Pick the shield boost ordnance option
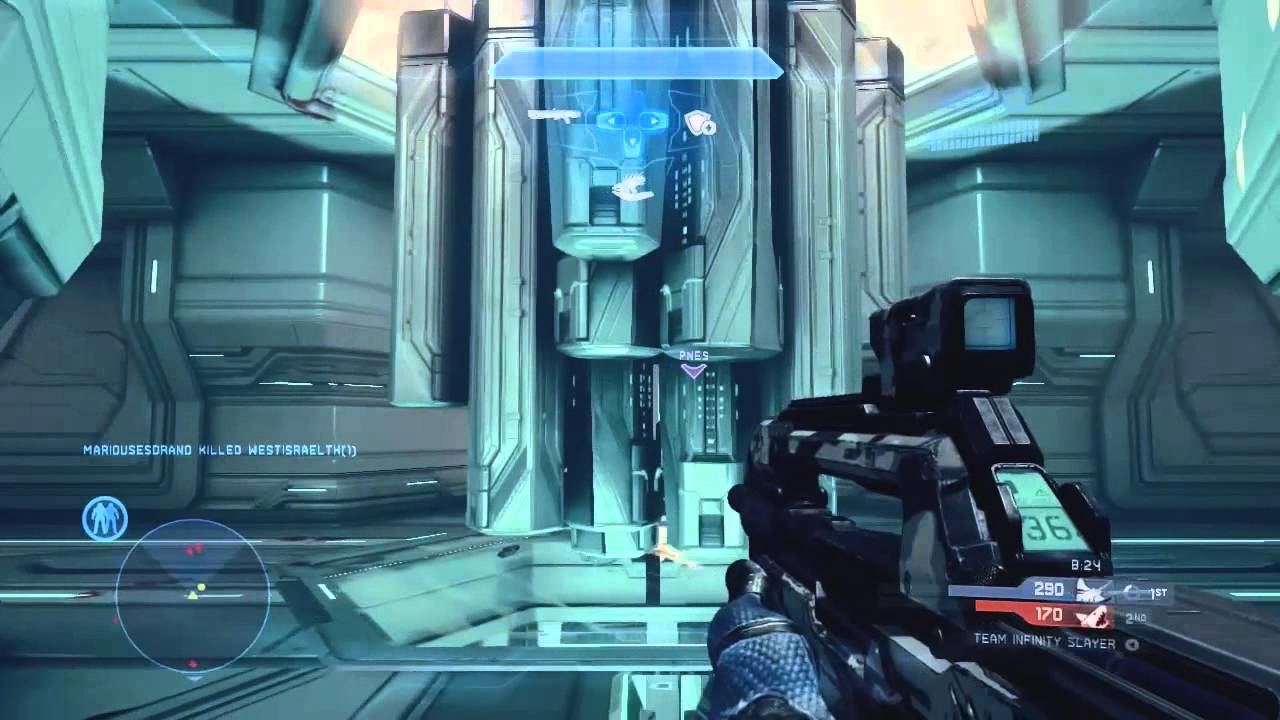The height and width of the screenshot is (720, 1280). pos(700,123)
